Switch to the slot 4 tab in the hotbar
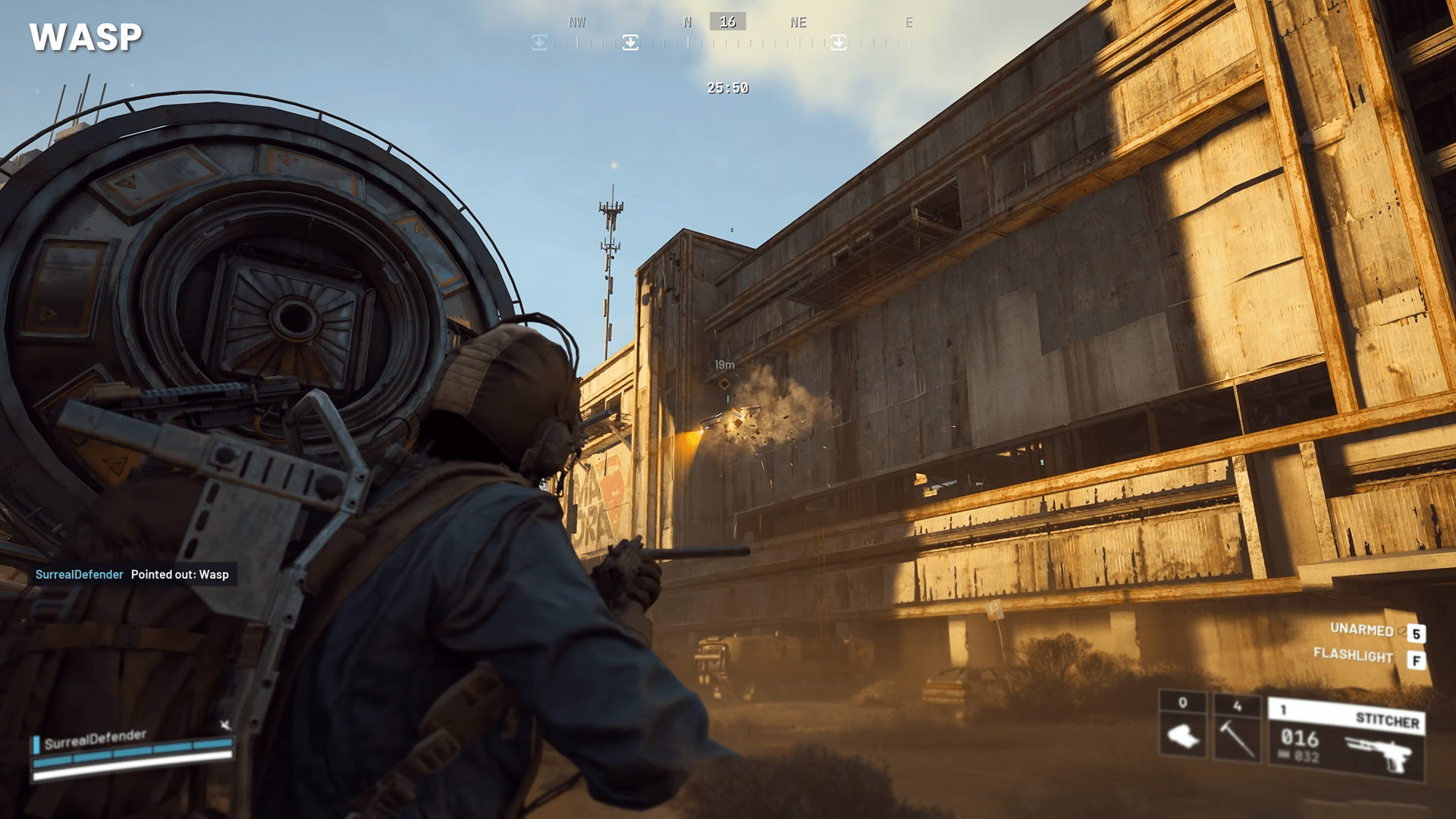Viewport: 1456px width, 819px height. [x=1236, y=706]
